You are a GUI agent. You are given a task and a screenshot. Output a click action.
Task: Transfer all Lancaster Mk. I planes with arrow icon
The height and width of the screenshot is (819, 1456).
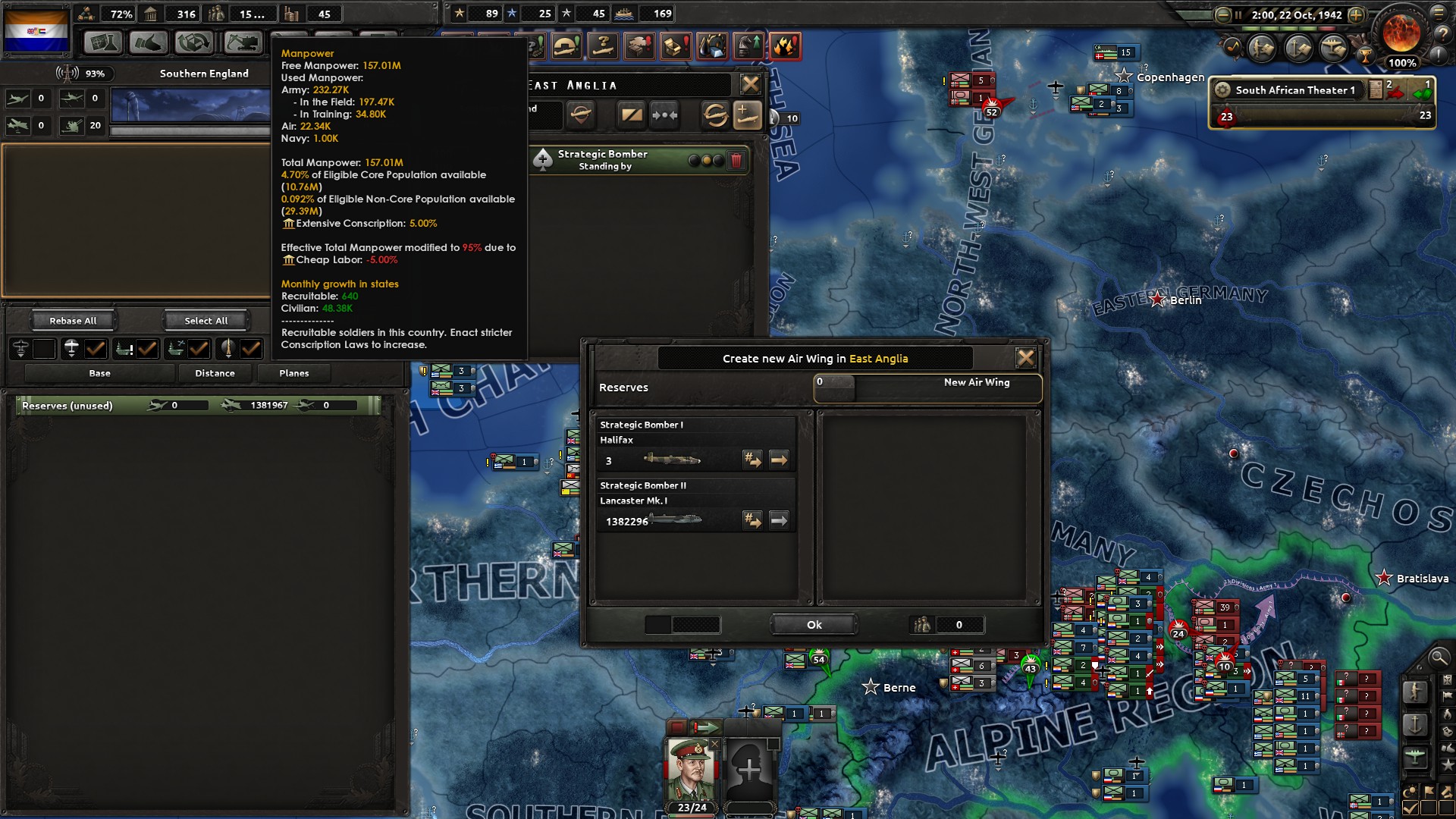[x=778, y=520]
